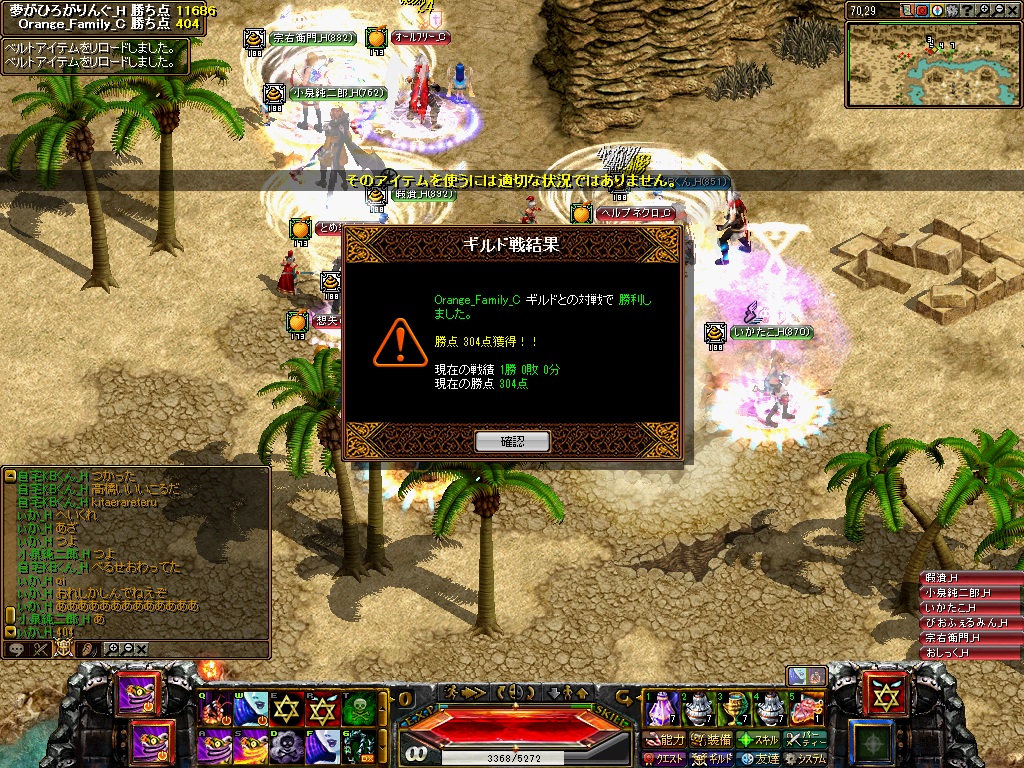The image size is (1024, 768).
Task: Switch to the guild chat channel icon
Action: (63, 649)
